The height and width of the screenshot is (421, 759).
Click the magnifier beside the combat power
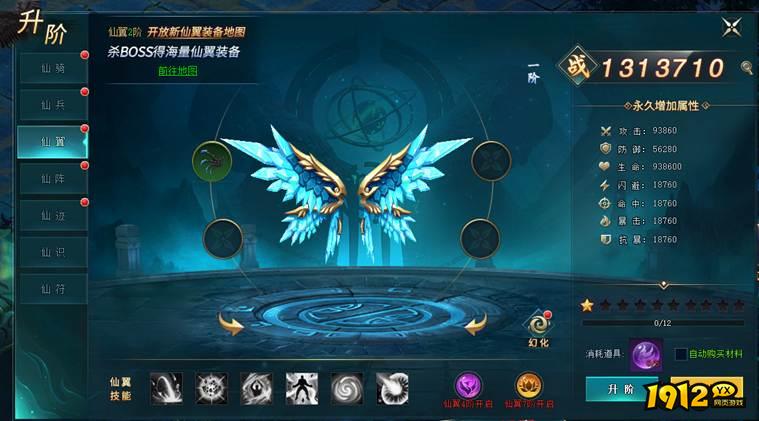point(747,68)
